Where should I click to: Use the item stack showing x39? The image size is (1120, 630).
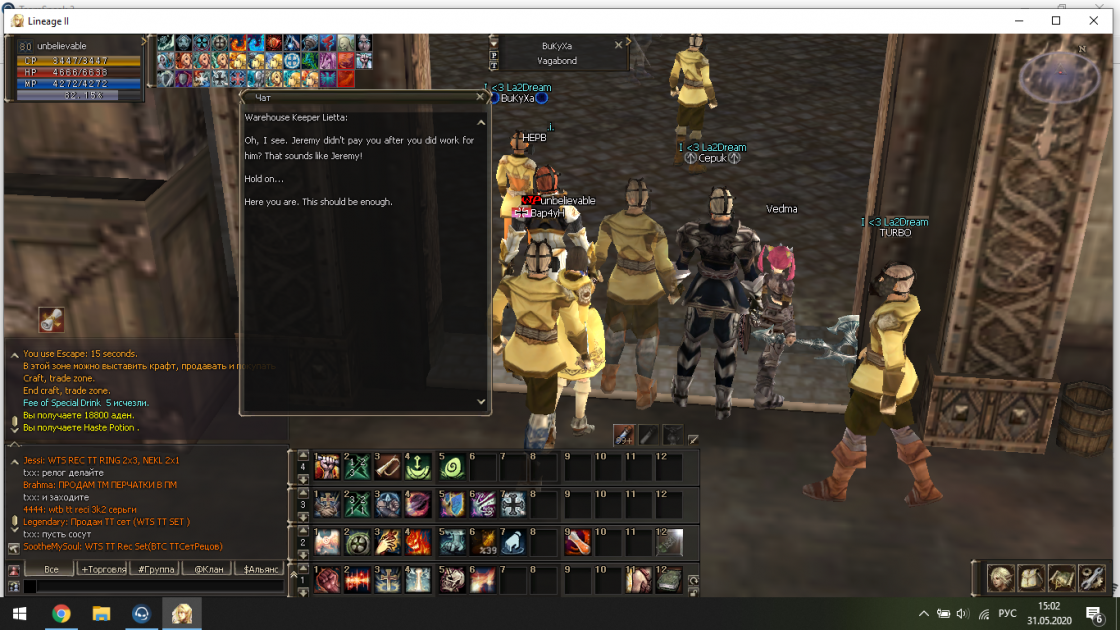[482, 542]
